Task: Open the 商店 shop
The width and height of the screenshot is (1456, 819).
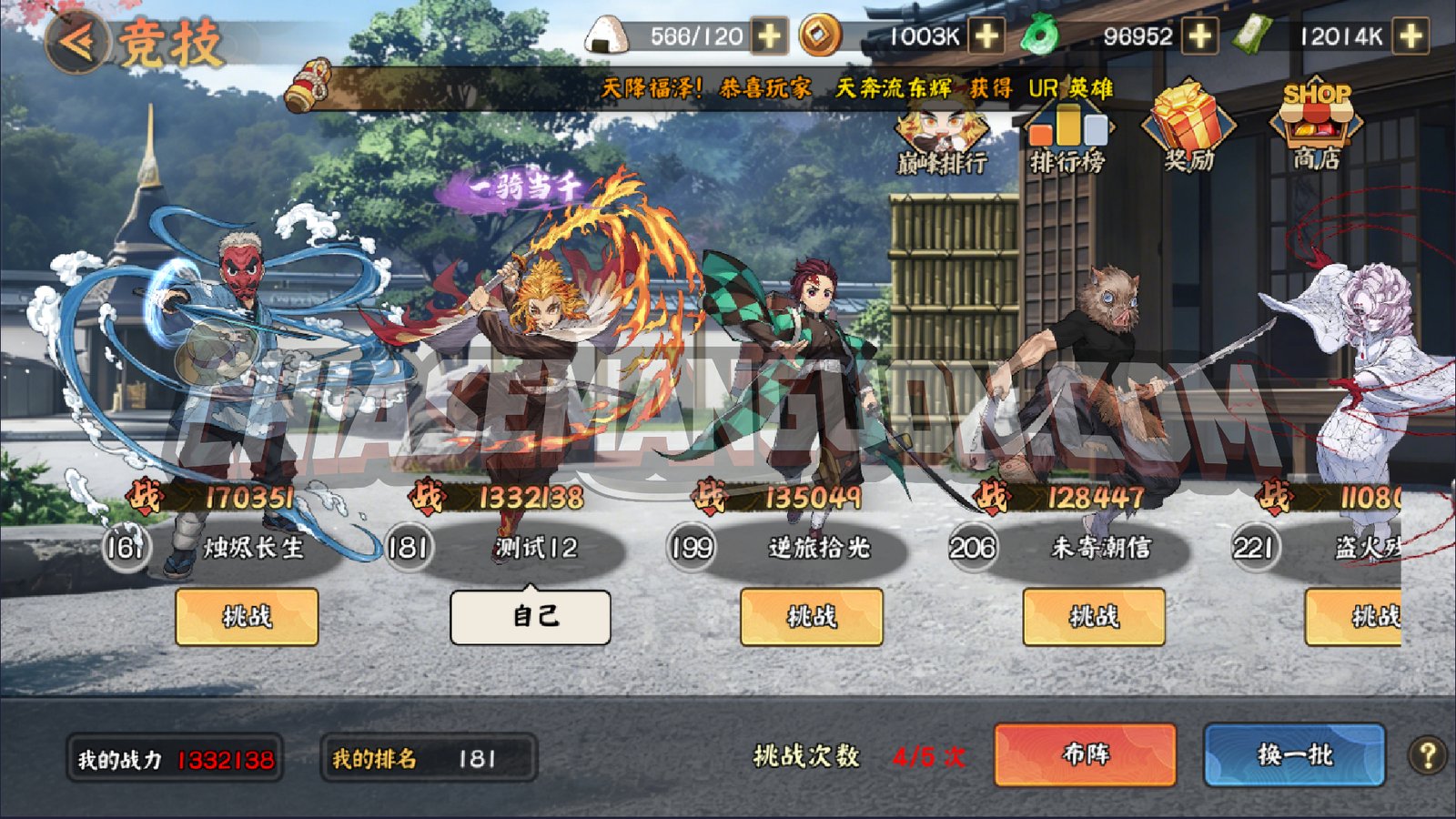Action: 1316,129
